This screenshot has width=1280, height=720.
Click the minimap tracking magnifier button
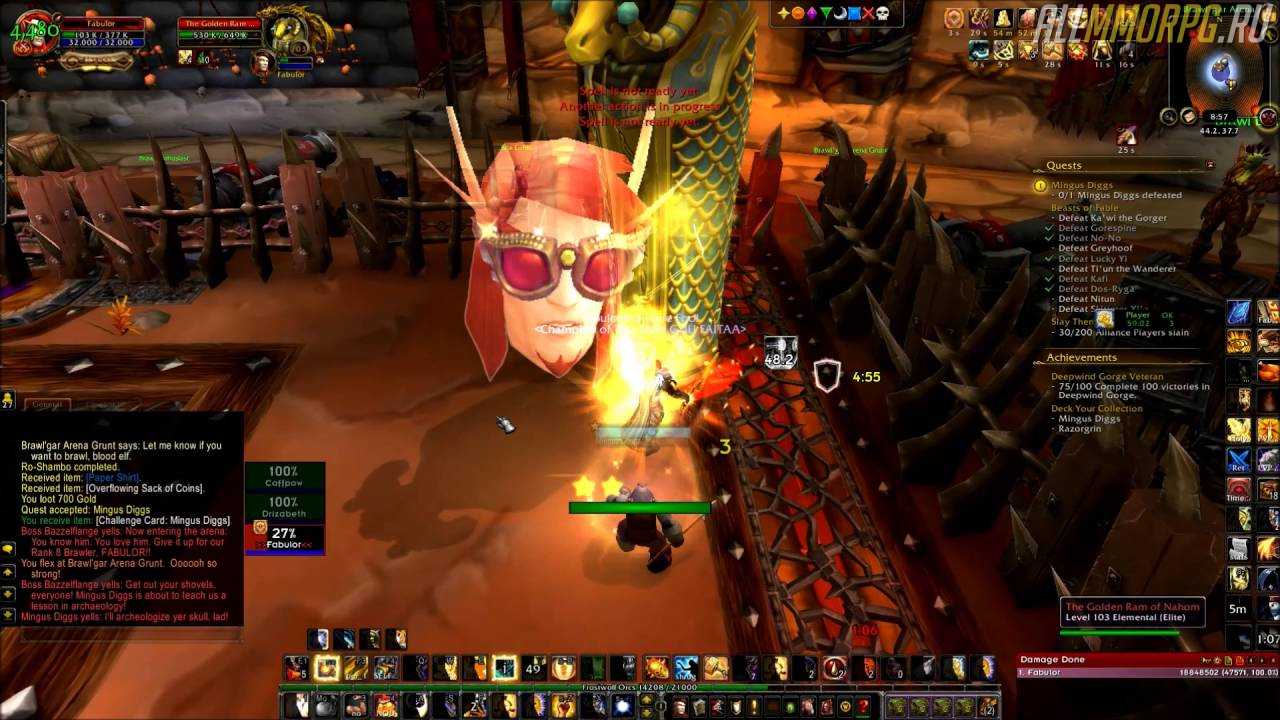[1168, 116]
